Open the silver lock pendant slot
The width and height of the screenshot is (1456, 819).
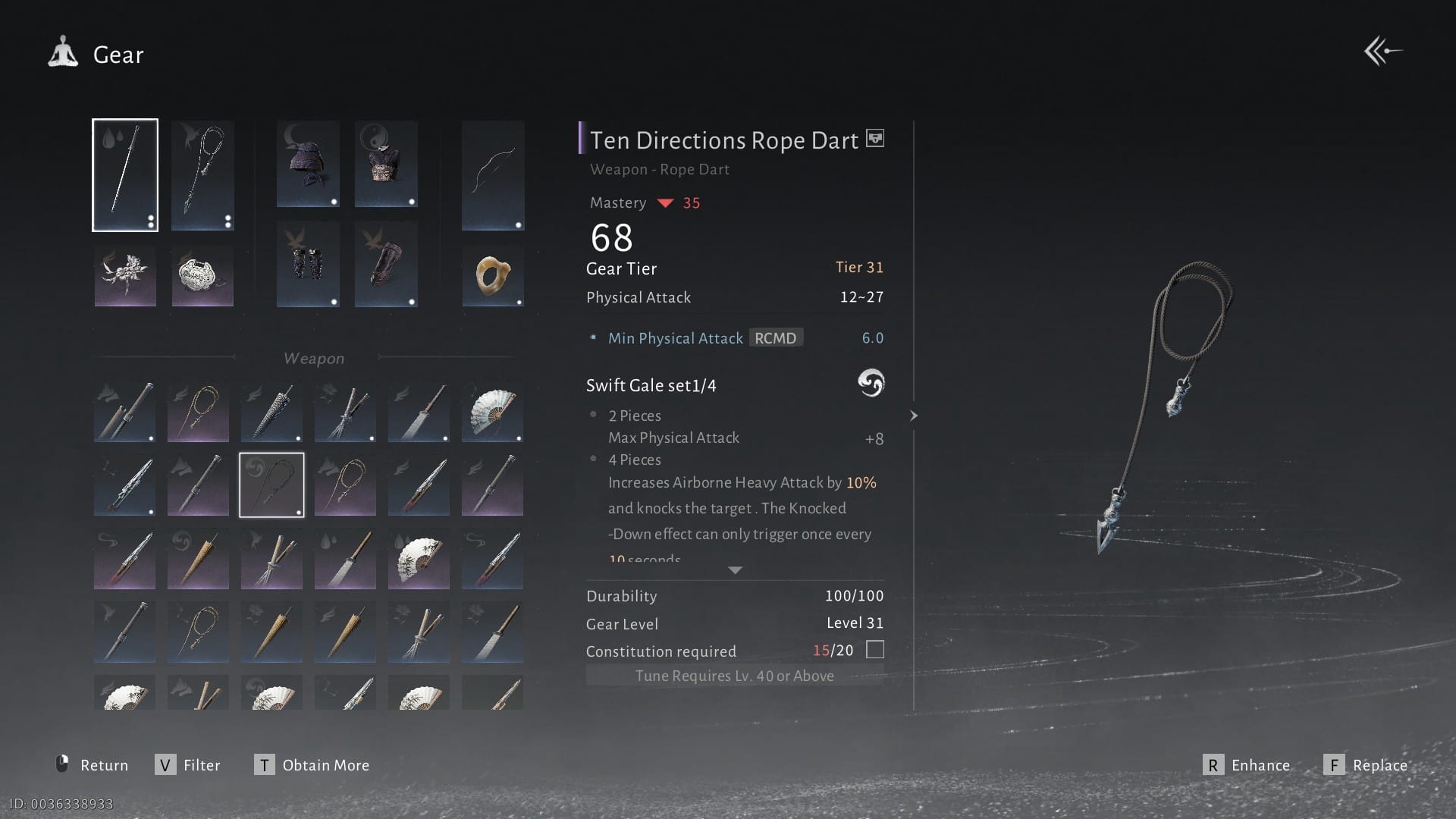pyautogui.click(x=202, y=276)
